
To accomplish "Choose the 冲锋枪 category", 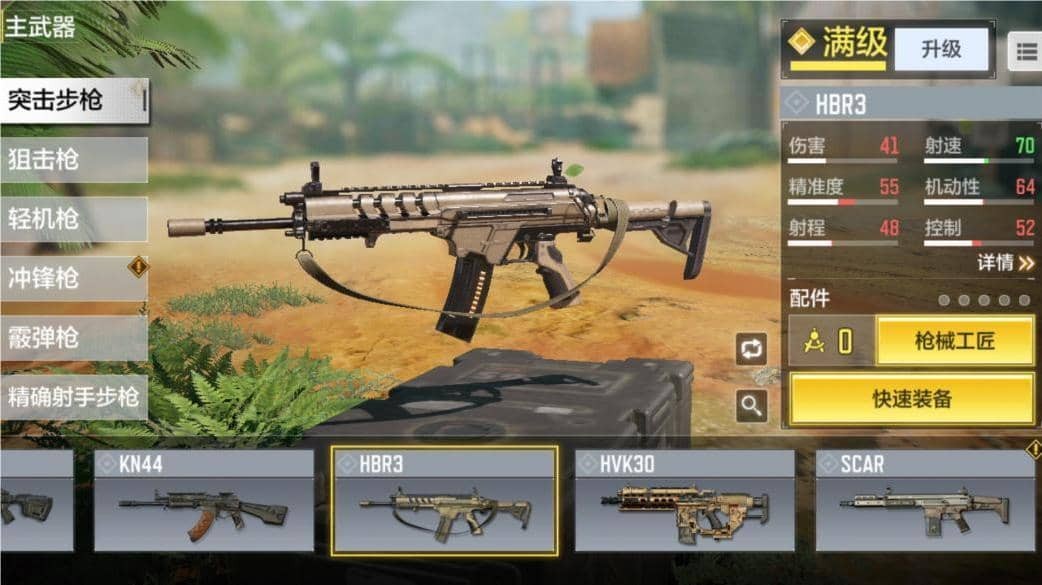I will pyautogui.click(x=74, y=278).
